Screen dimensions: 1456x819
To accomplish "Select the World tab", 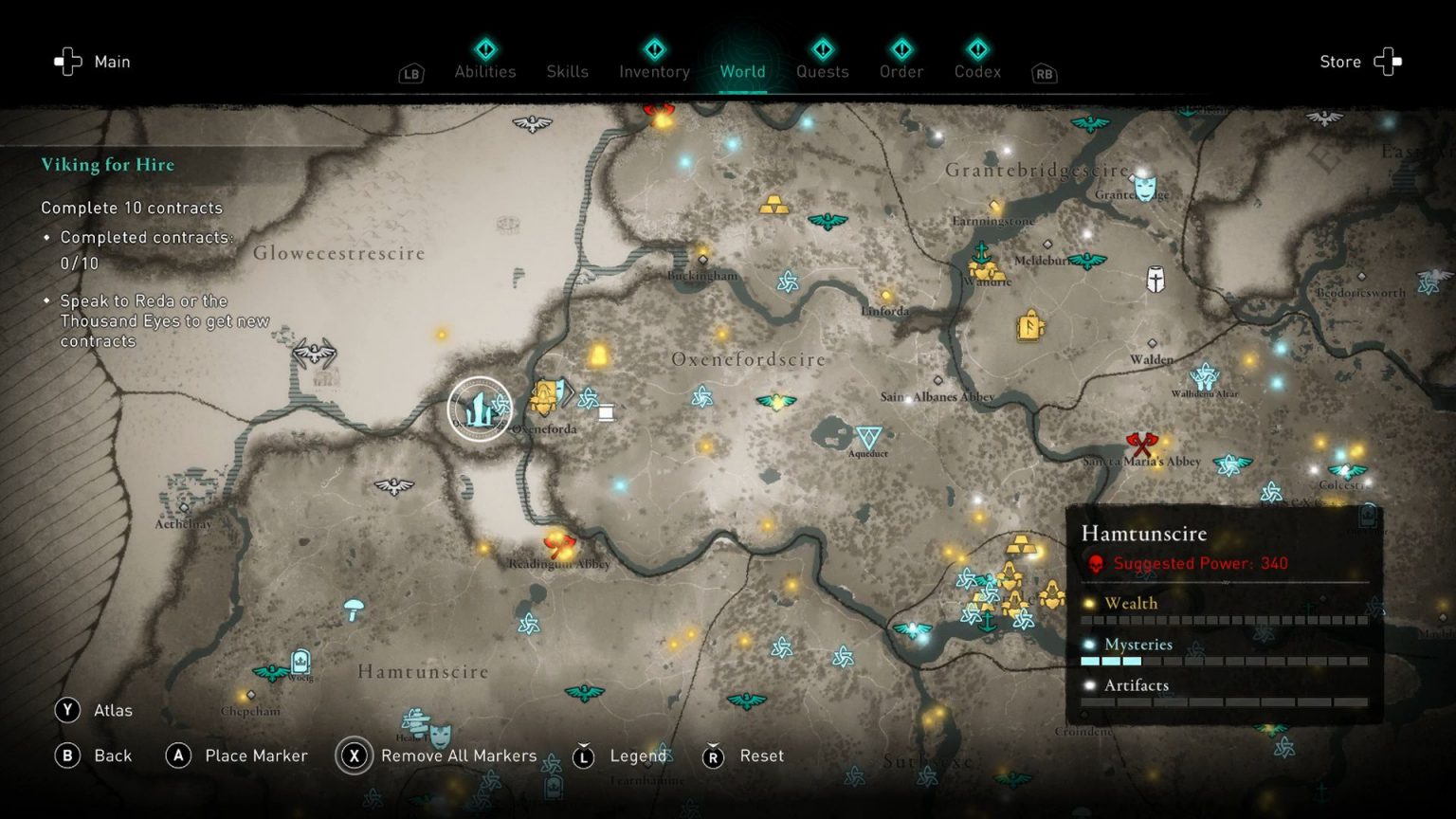I will [742, 71].
